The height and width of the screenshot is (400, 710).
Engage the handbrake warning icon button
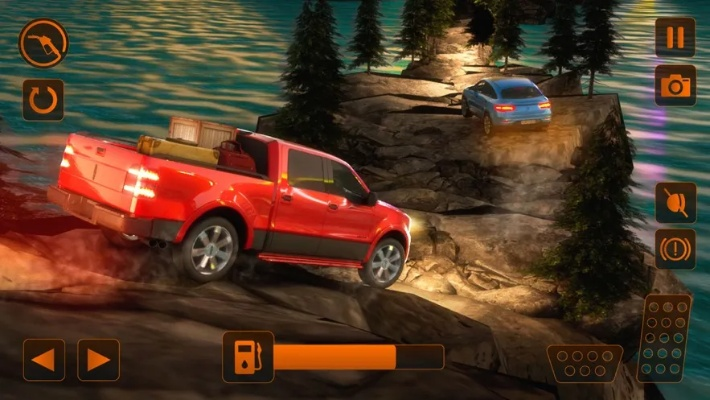click(675, 249)
